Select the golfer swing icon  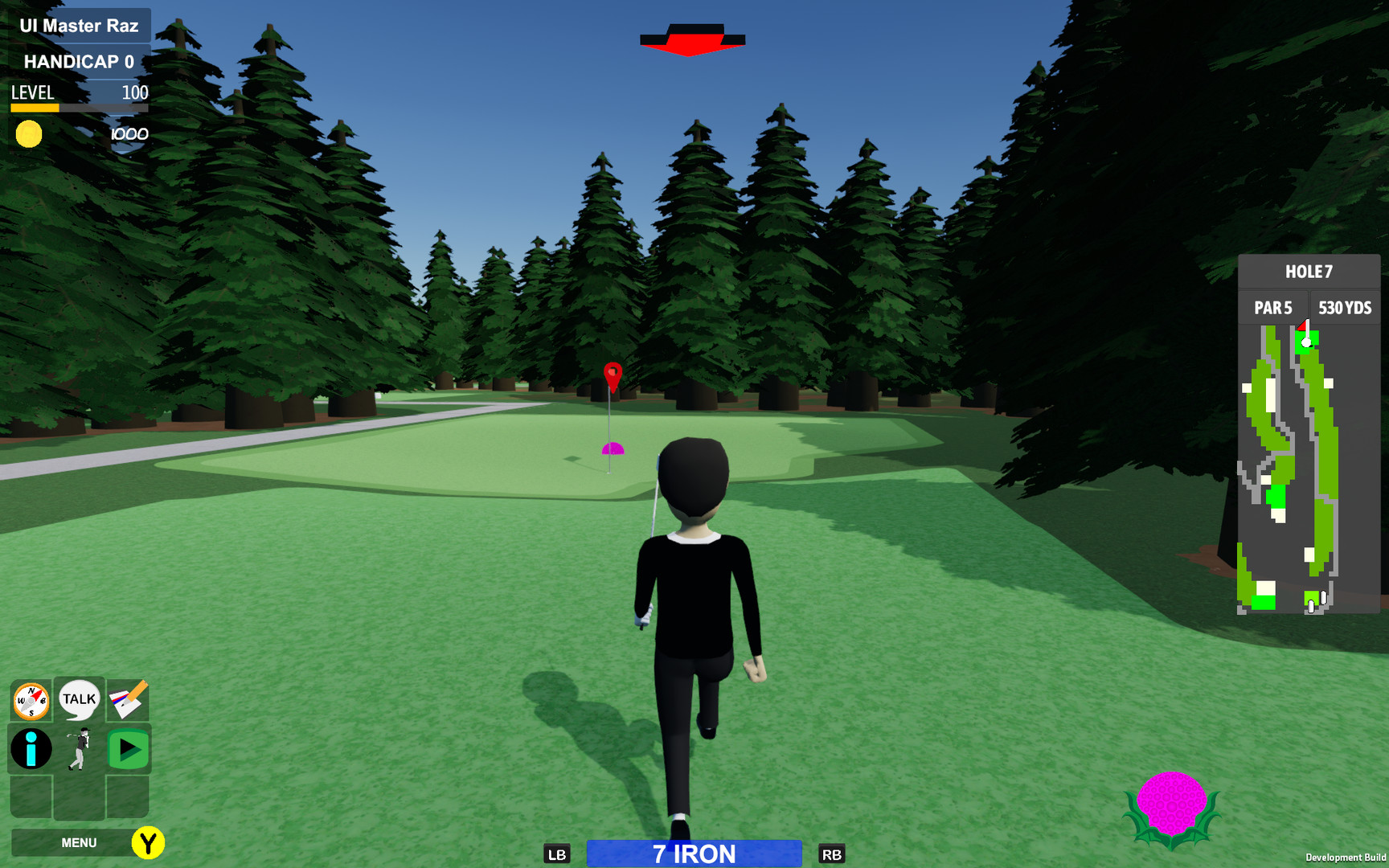(78, 749)
